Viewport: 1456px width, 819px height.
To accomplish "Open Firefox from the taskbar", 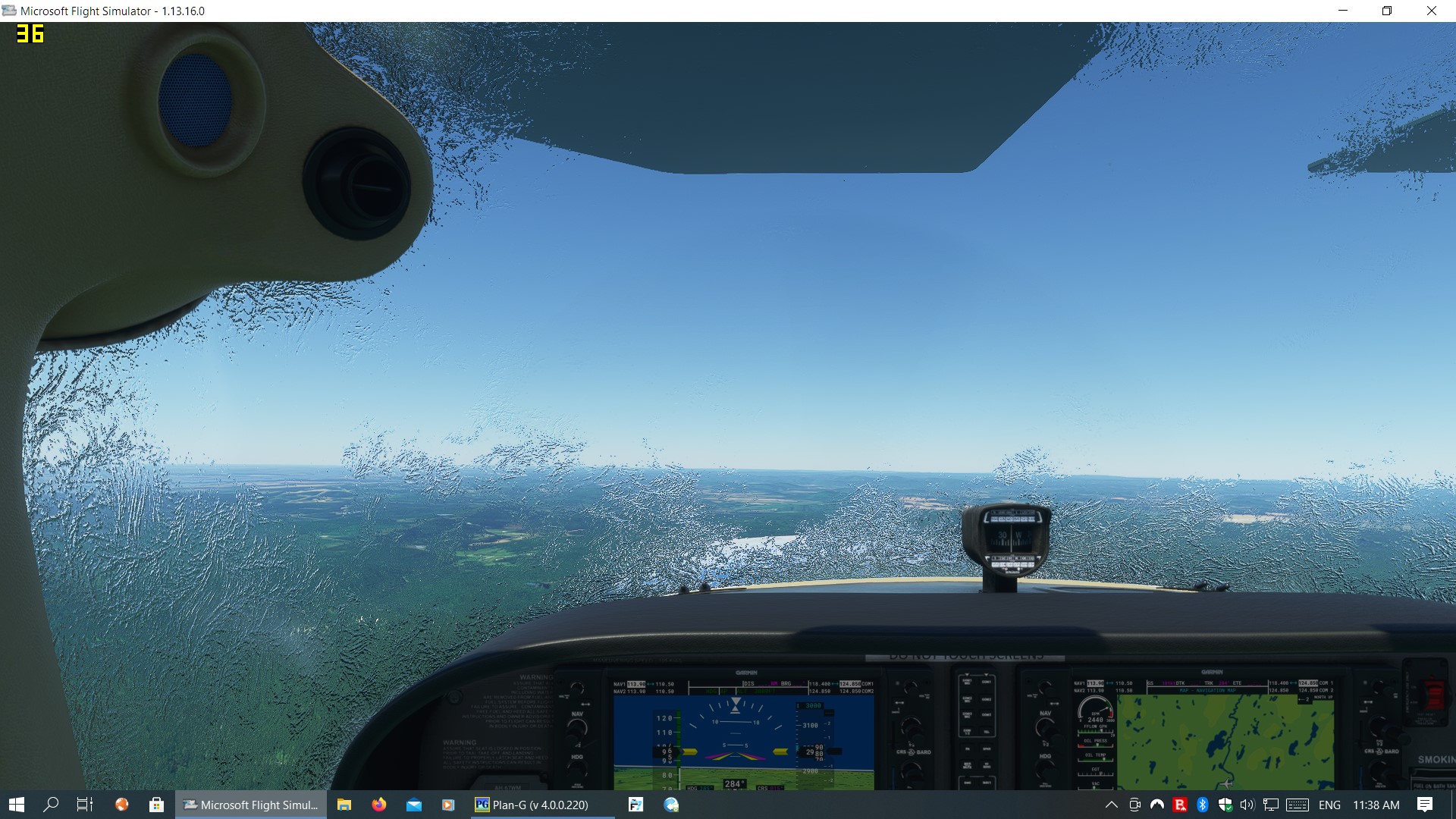I will coord(378,805).
